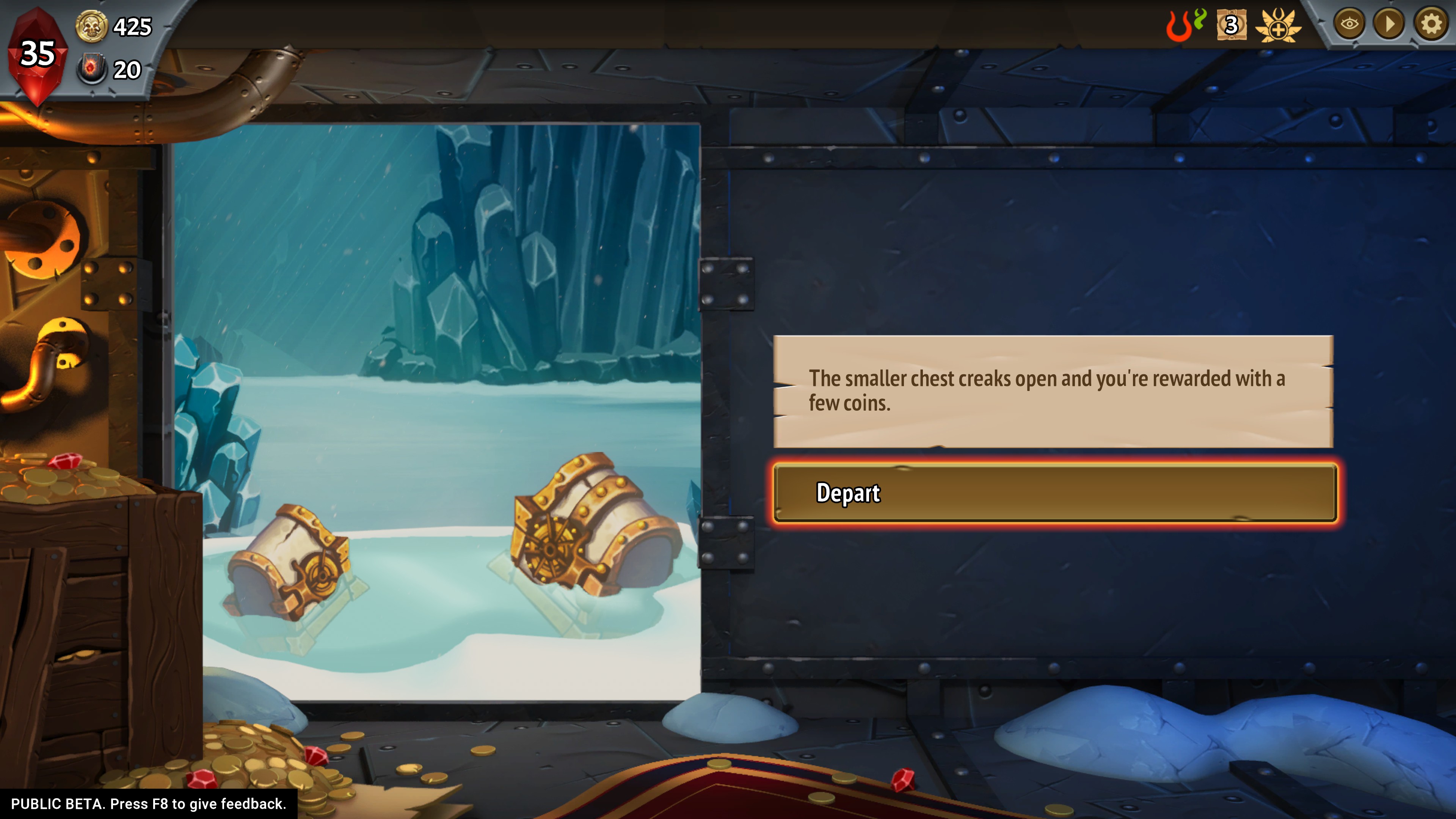Open the winged plus emblem icon
This screenshot has height=819, width=1456.
[1278, 25]
